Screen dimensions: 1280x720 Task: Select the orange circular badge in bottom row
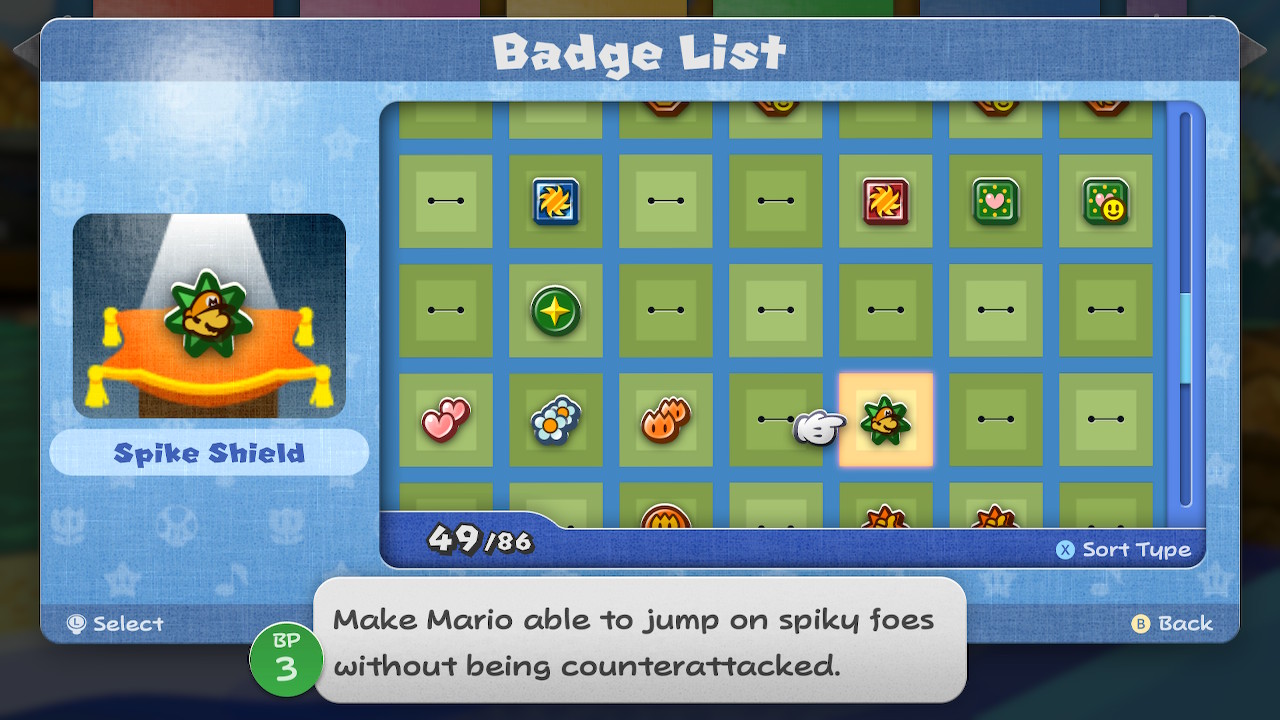tap(665, 515)
